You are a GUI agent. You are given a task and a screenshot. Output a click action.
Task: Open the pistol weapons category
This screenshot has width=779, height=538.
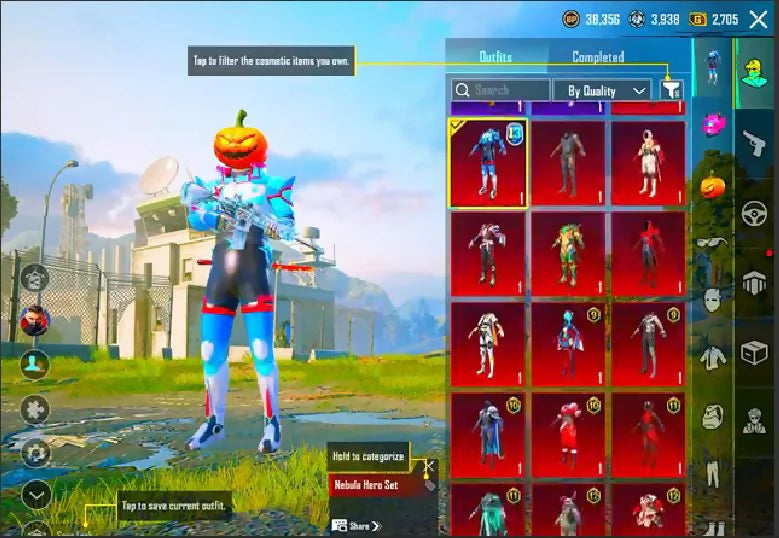755,144
